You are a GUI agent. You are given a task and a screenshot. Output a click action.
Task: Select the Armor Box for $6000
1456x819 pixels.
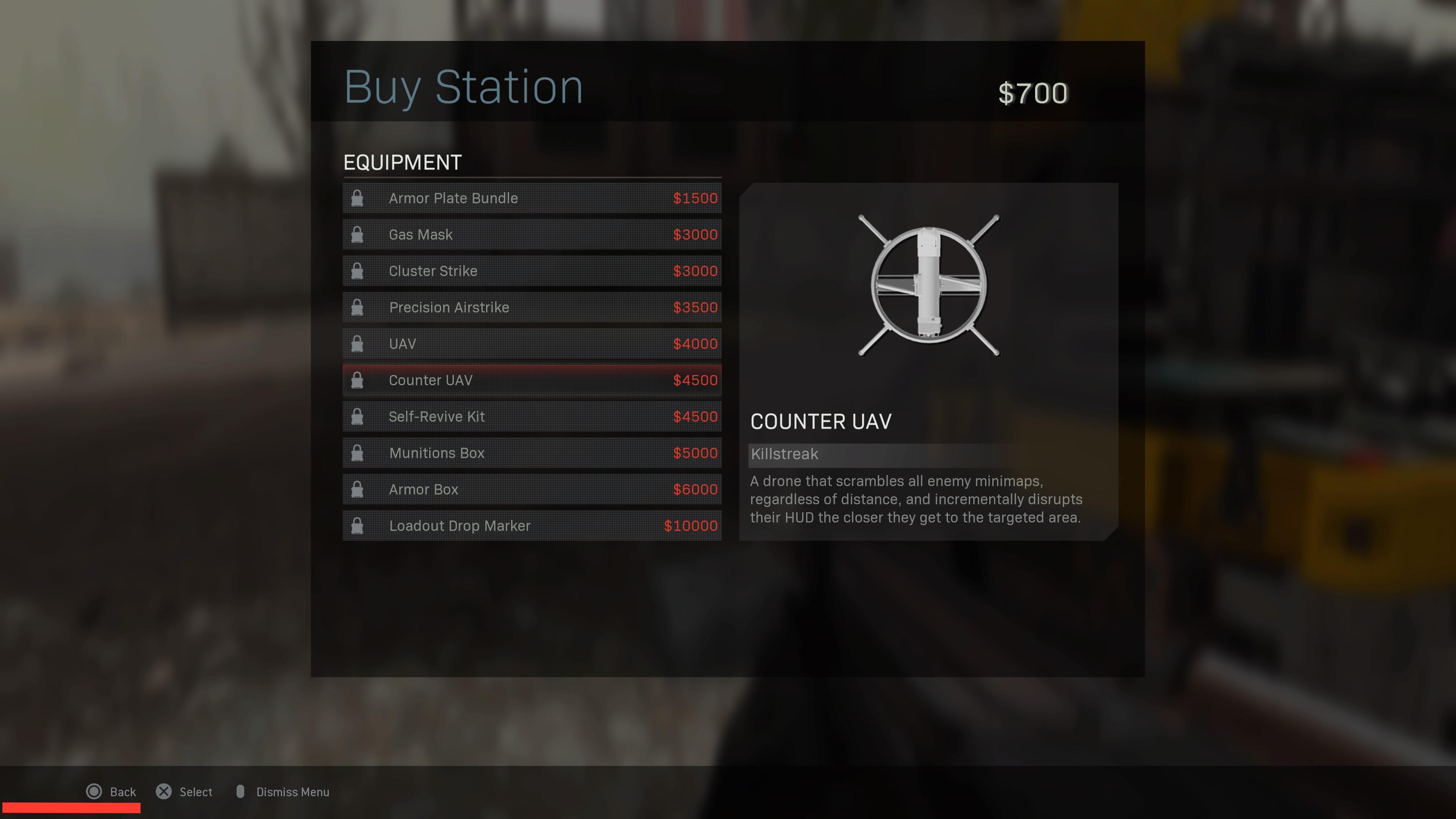(531, 489)
